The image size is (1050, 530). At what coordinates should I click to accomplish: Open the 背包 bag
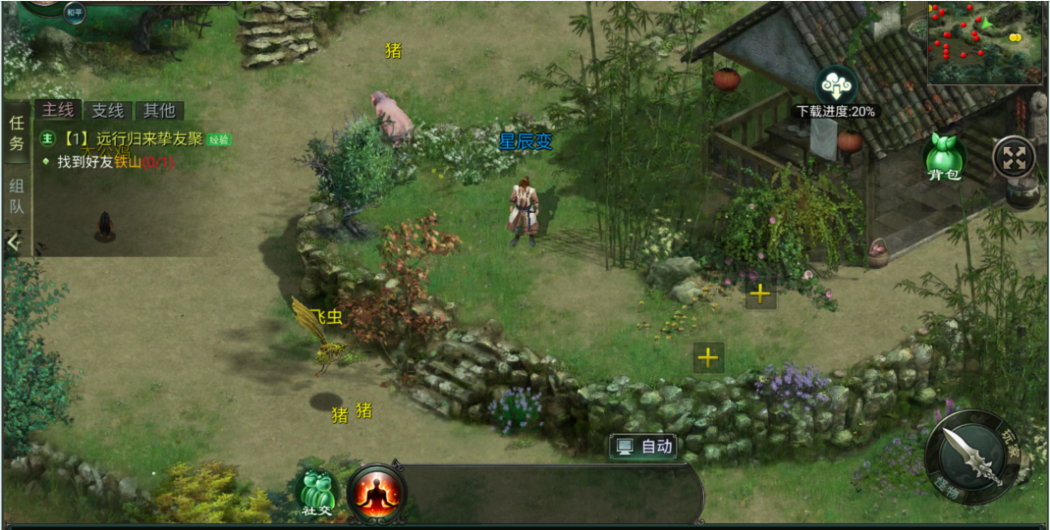pos(943,158)
